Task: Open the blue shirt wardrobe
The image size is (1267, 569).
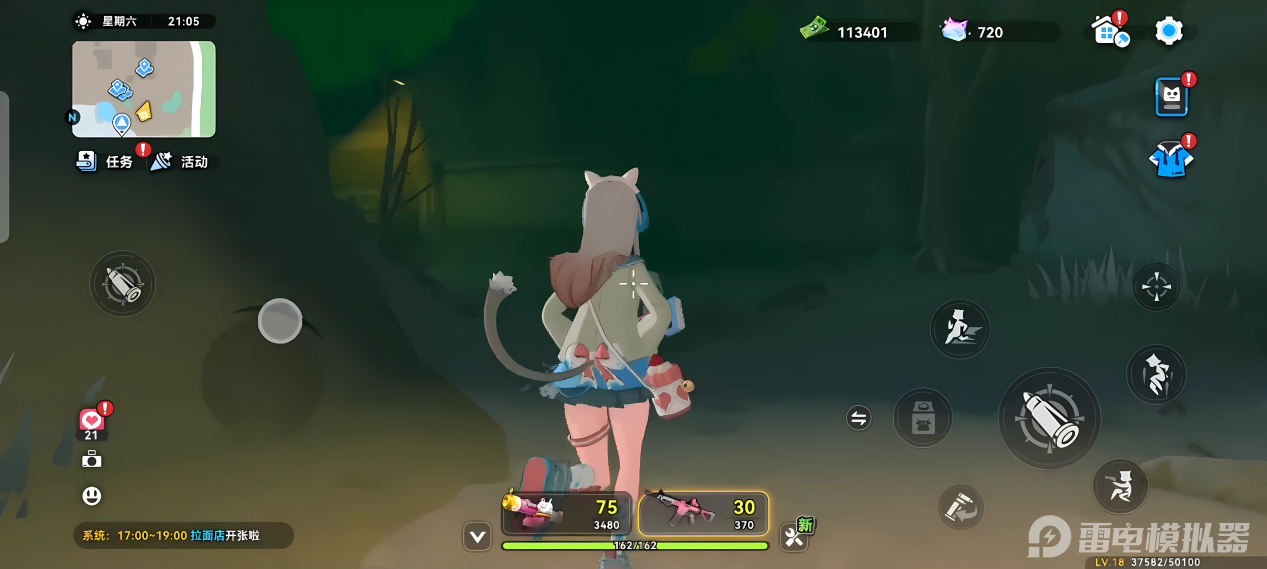Action: [x=1170, y=160]
